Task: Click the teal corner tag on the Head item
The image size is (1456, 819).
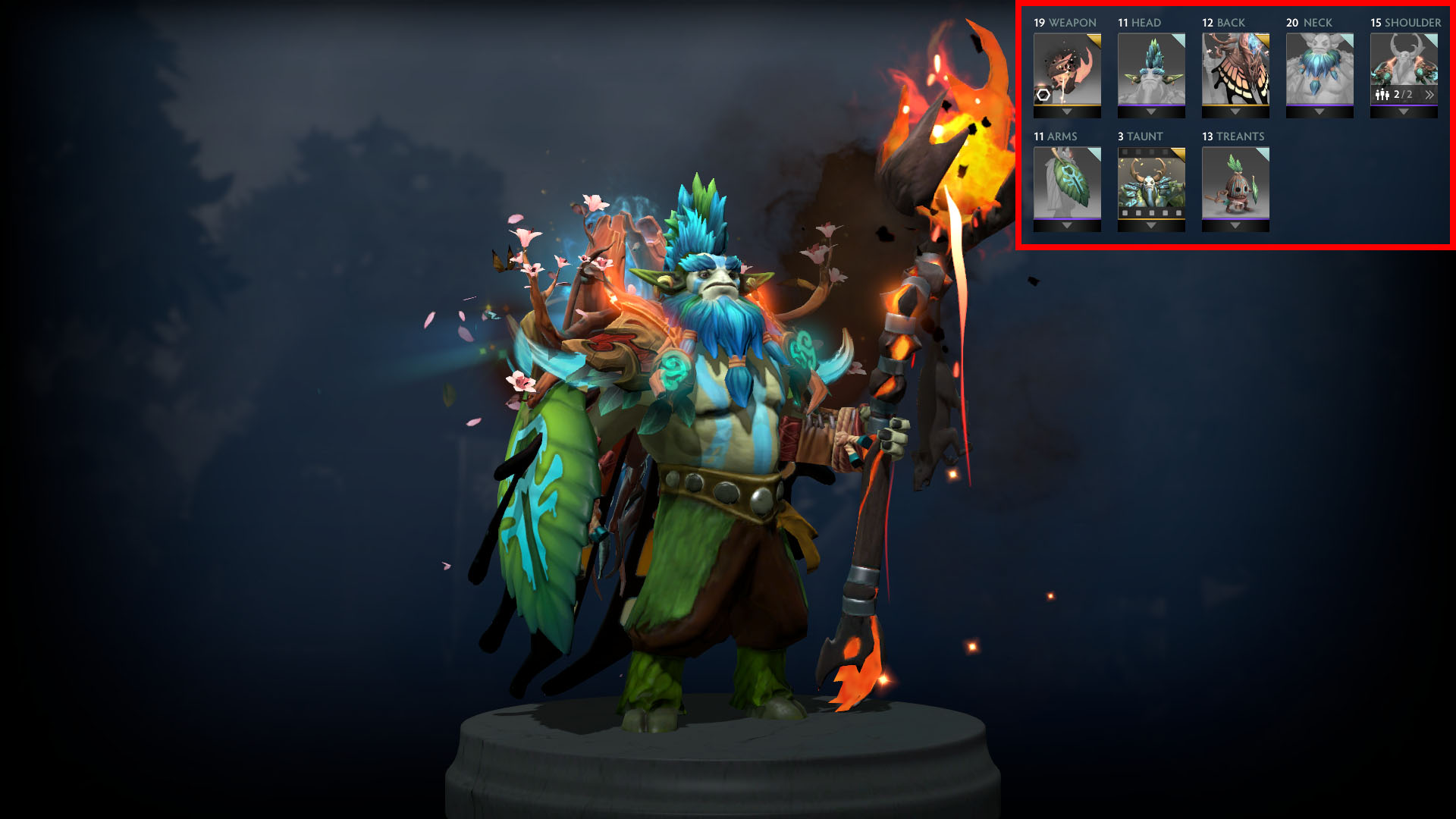Action: click(x=1178, y=40)
